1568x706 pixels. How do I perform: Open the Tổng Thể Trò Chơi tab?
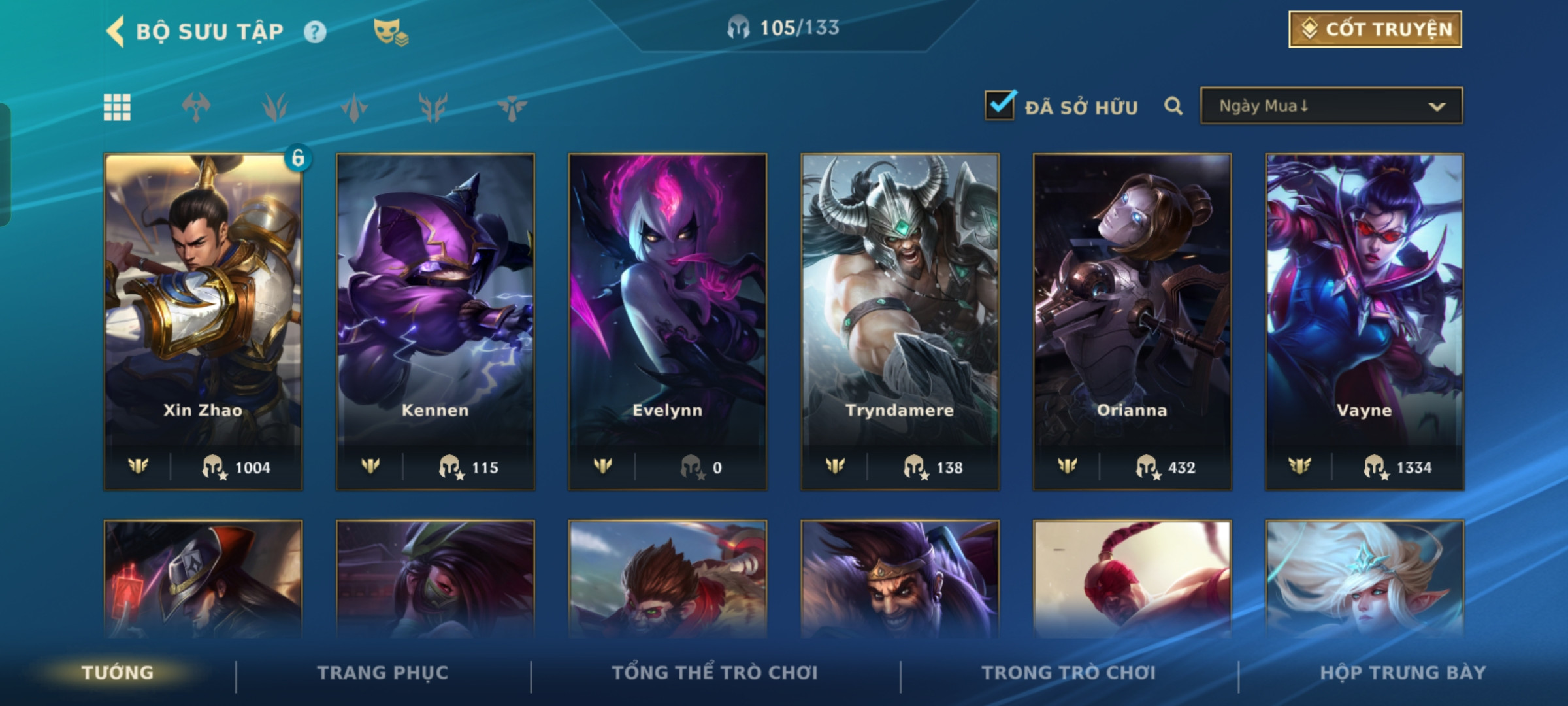tap(715, 673)
